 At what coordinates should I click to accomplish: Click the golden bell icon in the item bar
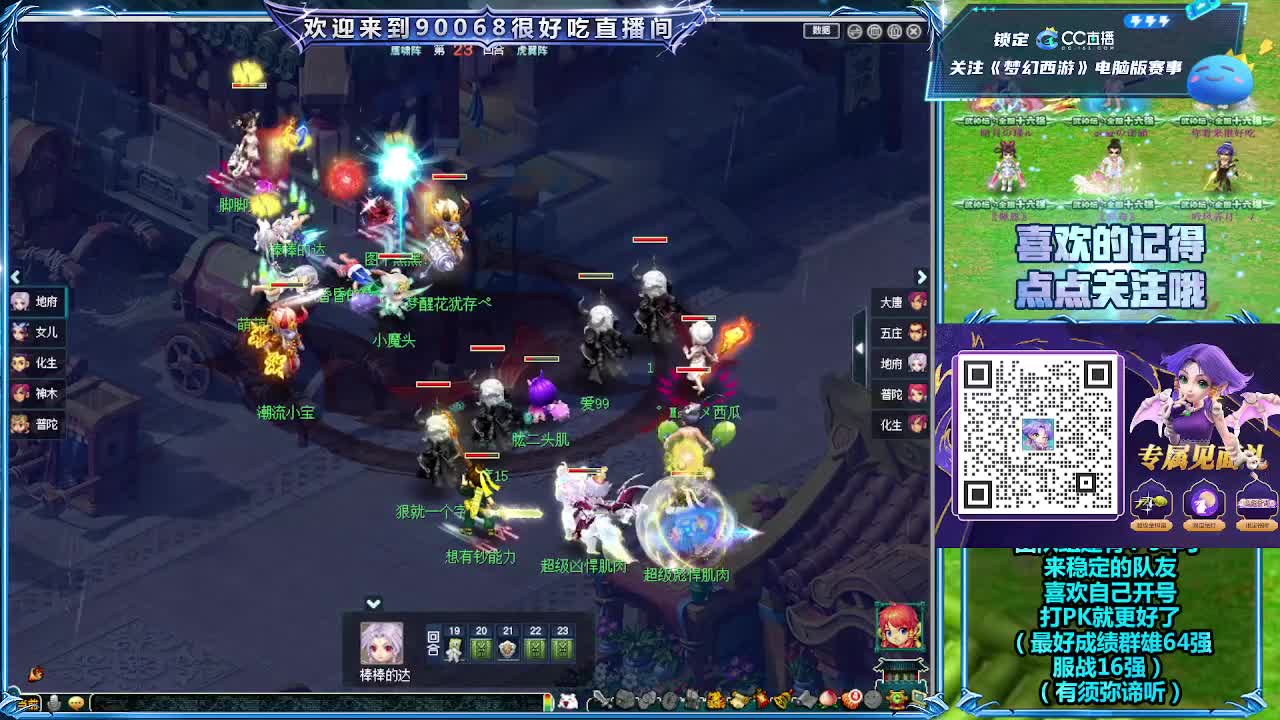(780, 700)
